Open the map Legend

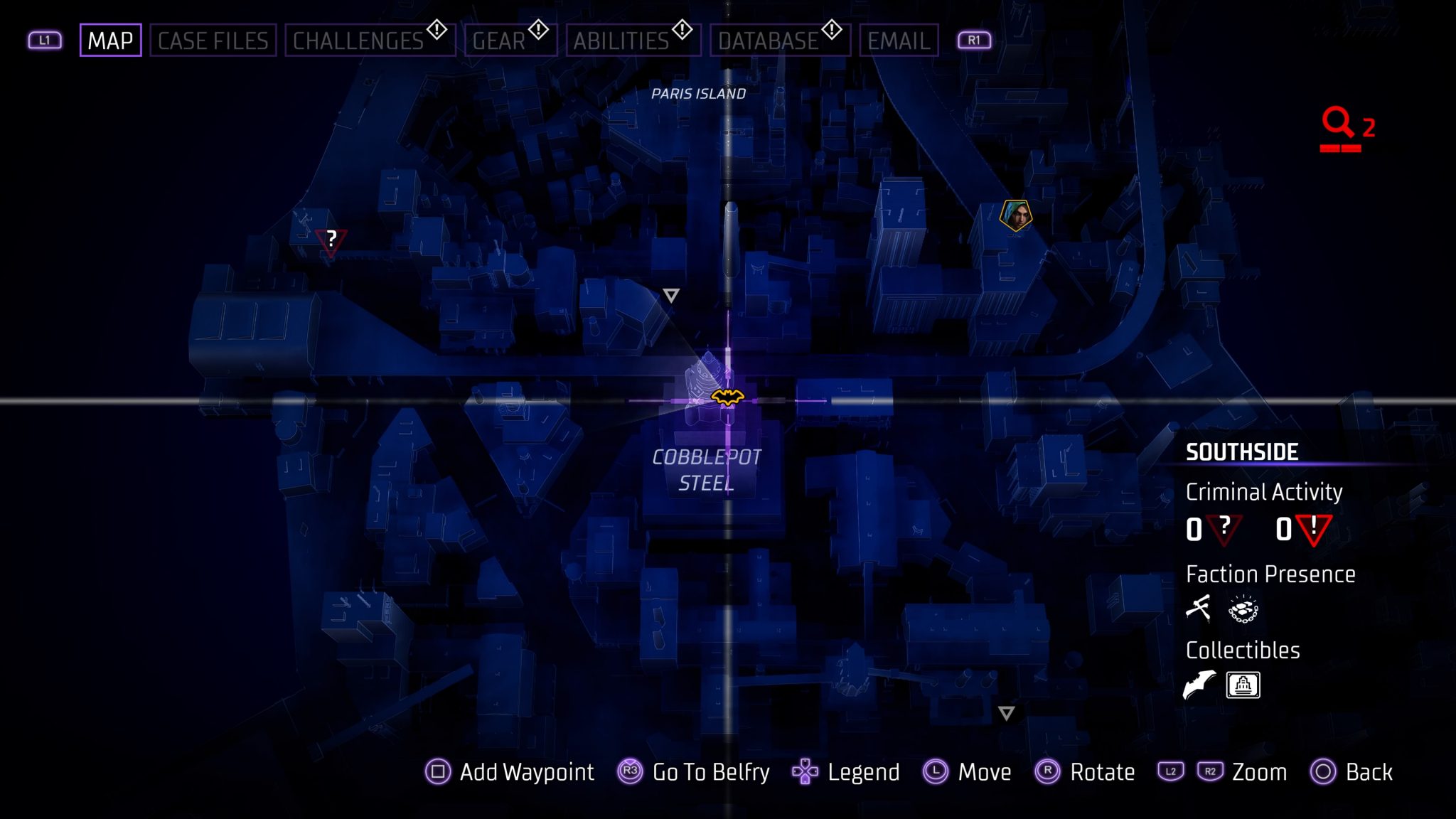click(x=862, y=772)
